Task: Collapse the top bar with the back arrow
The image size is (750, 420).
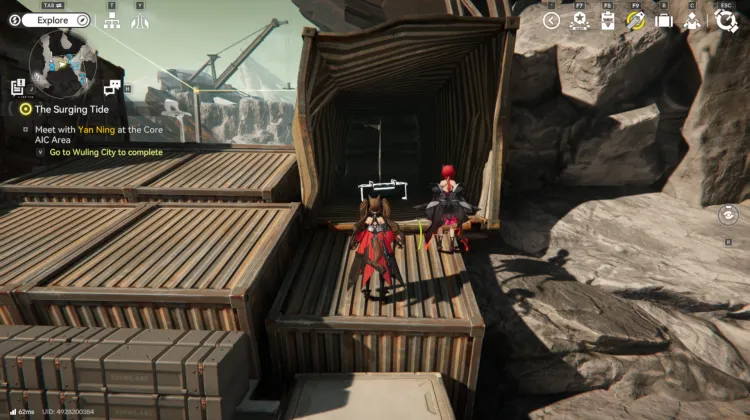Action: tap(551, 20)
